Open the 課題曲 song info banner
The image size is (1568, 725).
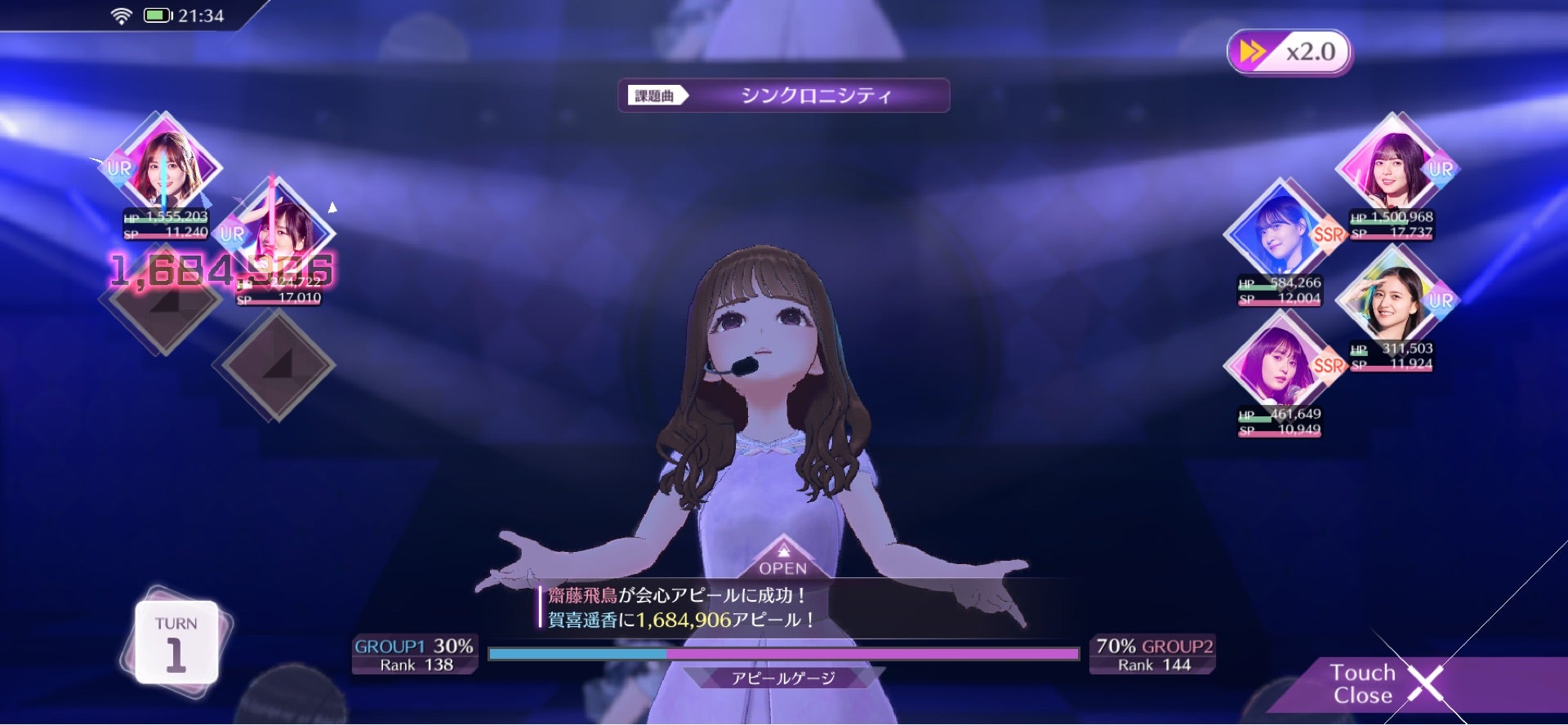[x=656, y=95]
